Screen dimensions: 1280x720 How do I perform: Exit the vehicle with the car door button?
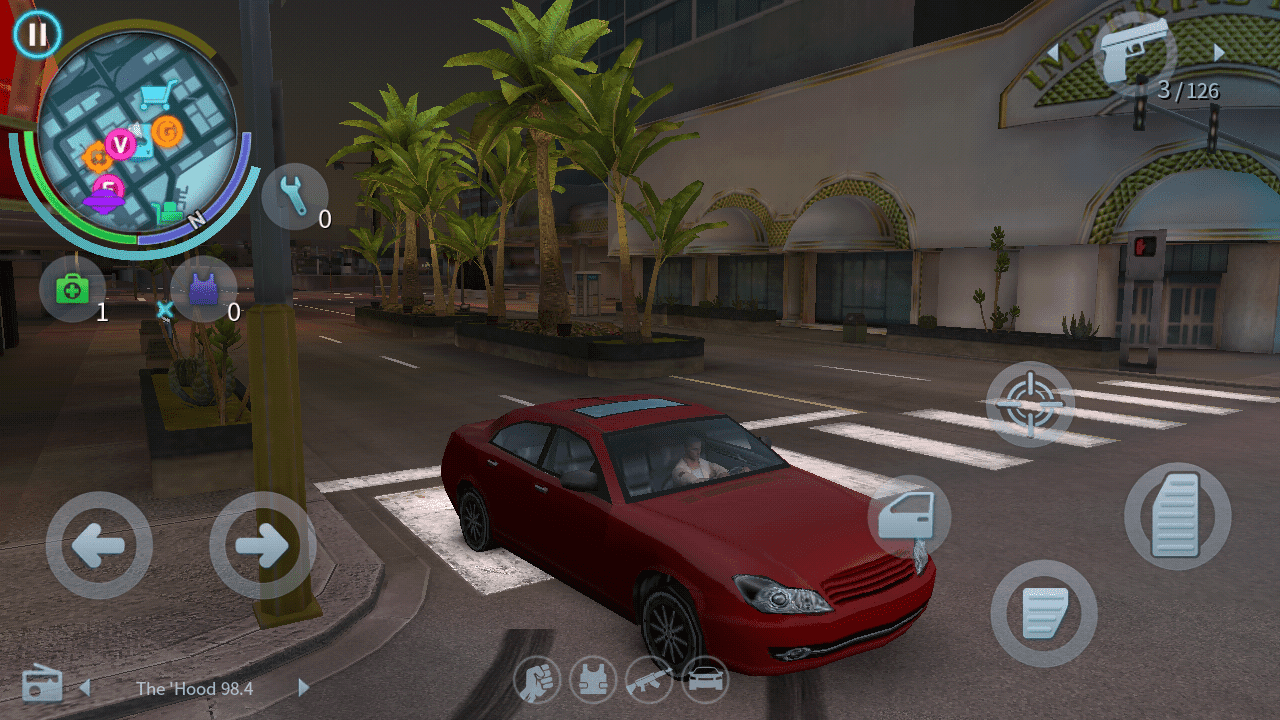(908, 517)
